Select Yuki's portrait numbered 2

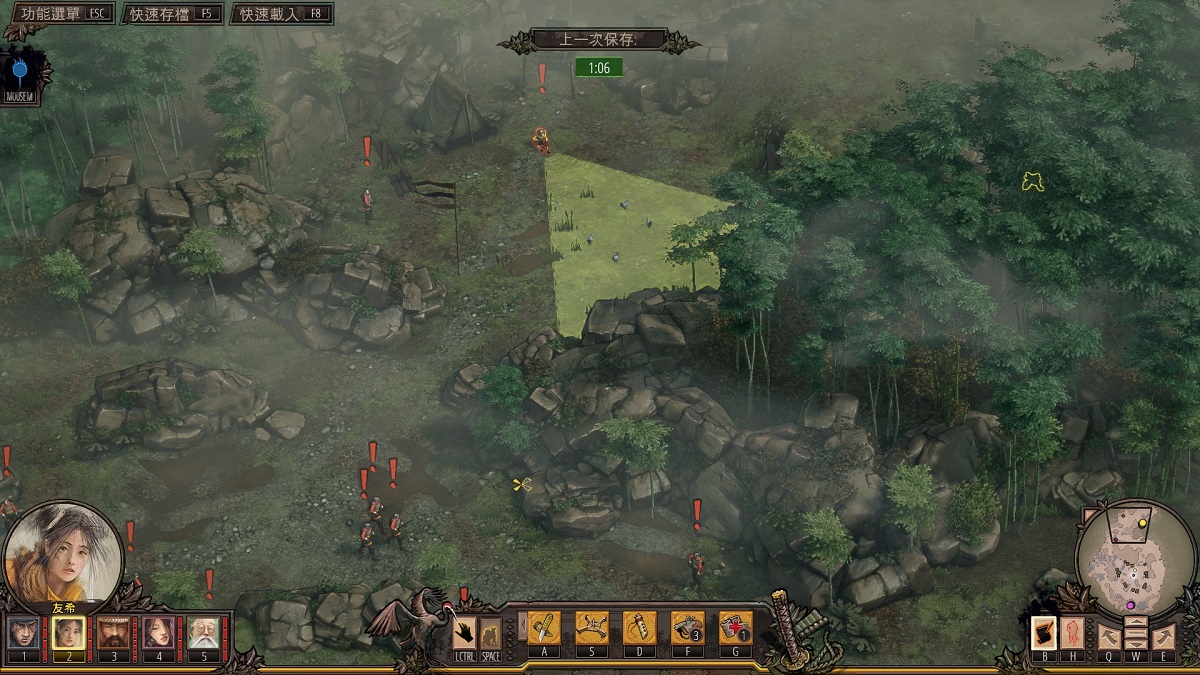coord(67,632)
